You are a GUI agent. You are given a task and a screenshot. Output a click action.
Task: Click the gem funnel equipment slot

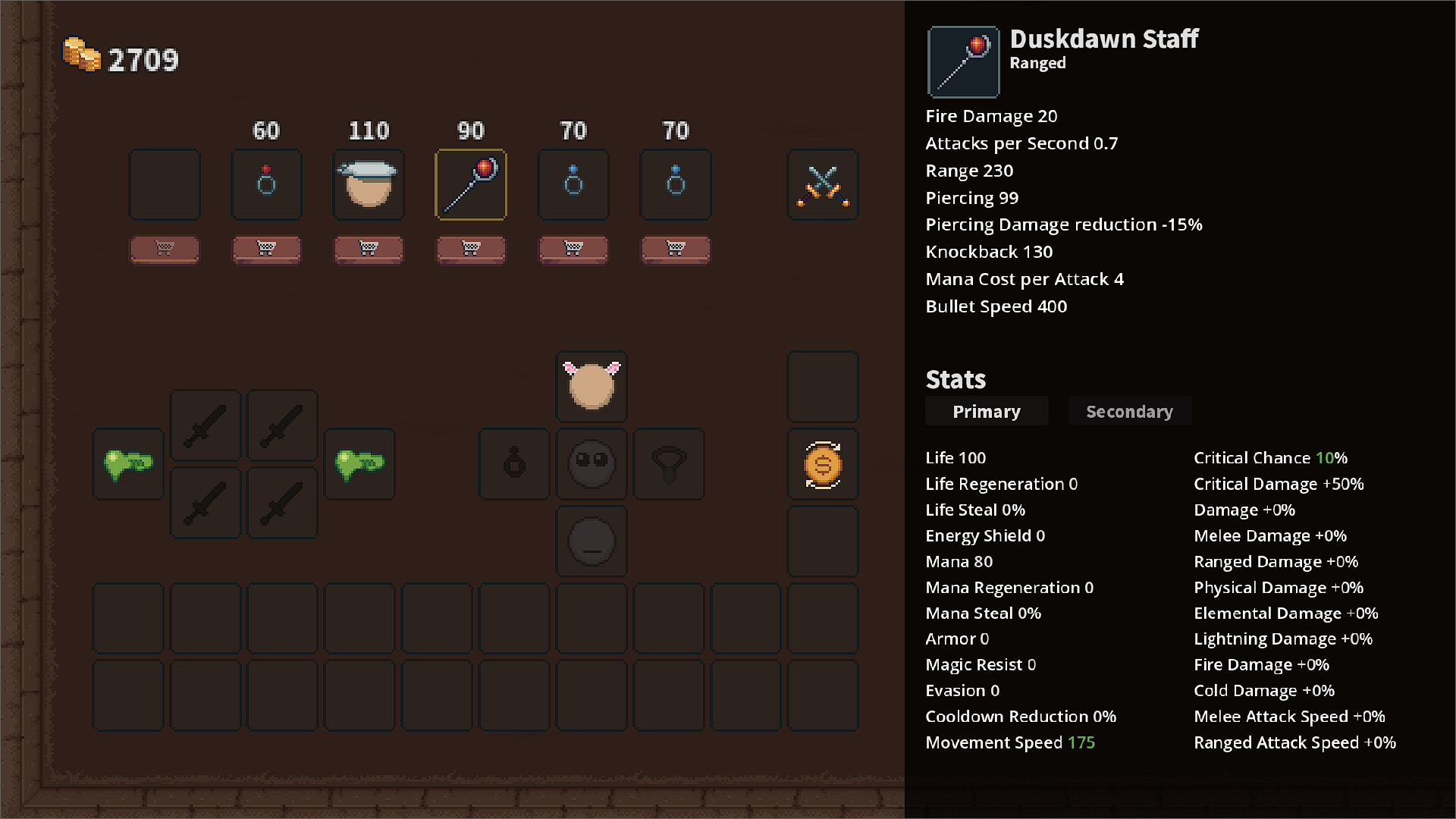(668, 464)
